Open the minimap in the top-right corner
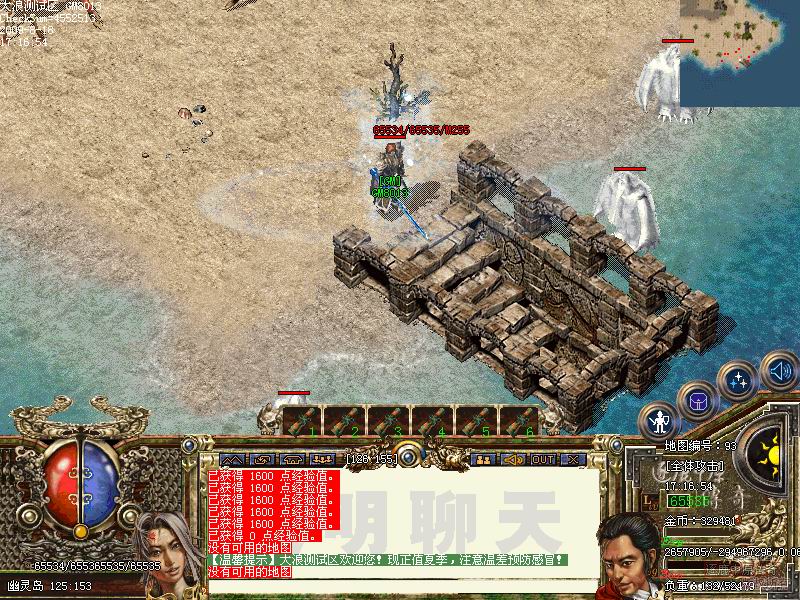The image size is (800, 600). pyautogui.click(x=740, y=52)
